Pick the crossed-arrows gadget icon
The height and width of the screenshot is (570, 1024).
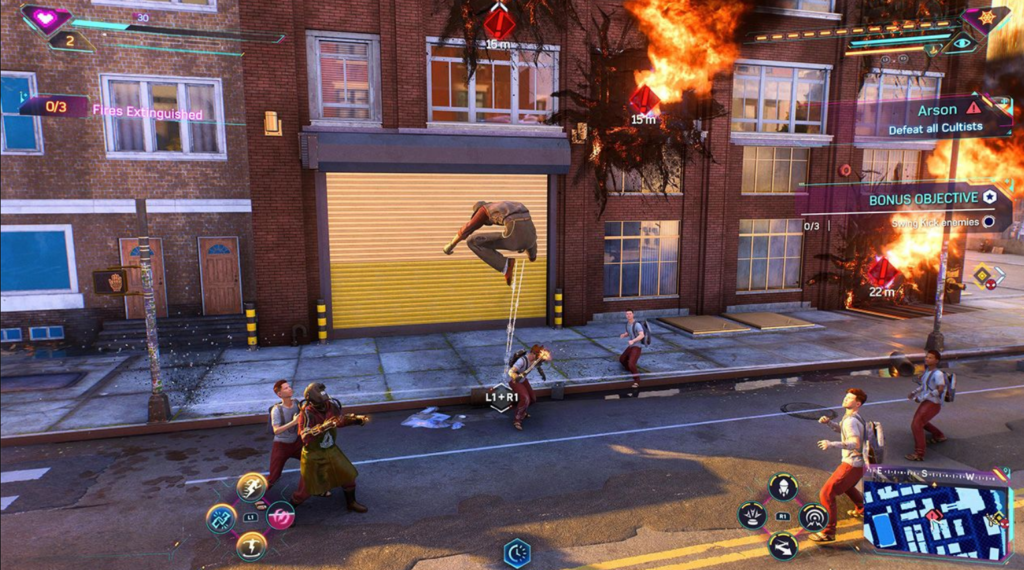pyautogui.click(x=783, y=545)
